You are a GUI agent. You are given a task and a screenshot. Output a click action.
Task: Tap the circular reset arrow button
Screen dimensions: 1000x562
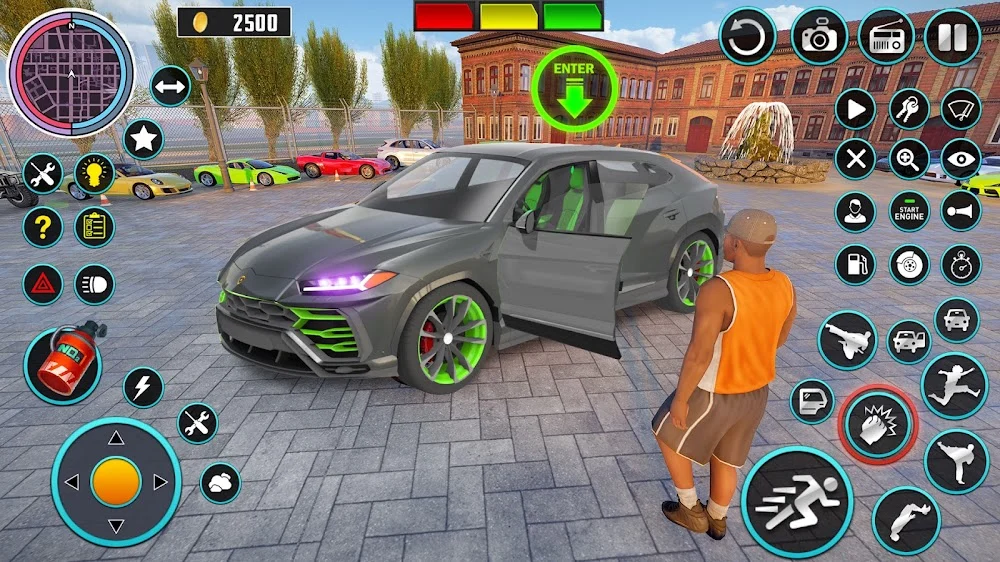[x=748, y=37]
